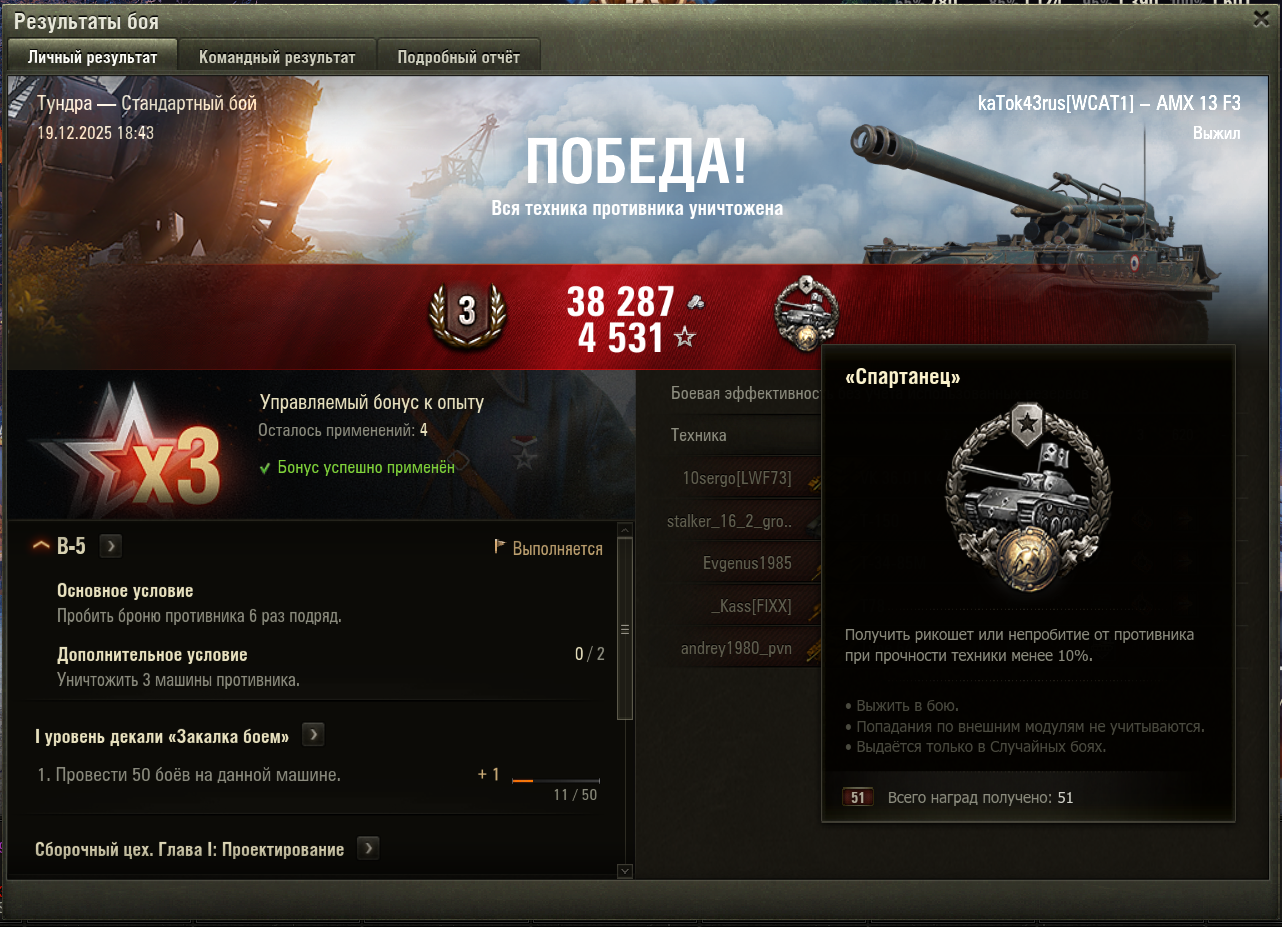This screenshot has width=1282, height=927.
Task: Open Сборочный цех chapter details arrow
Action: click(368, 849)
